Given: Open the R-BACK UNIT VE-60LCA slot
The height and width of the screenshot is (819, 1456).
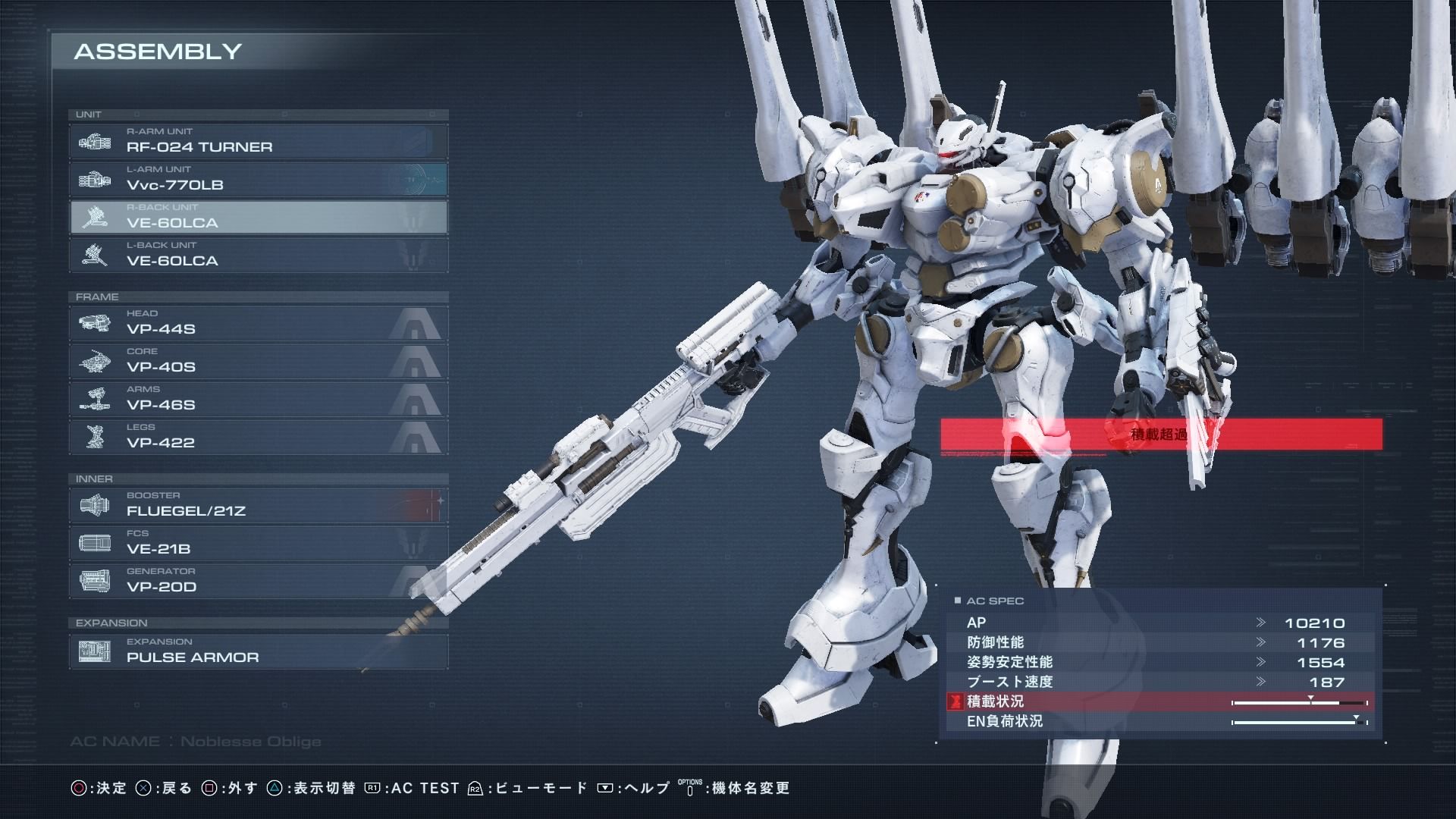Looking at the screenshot, I should (x=258, y=217).
